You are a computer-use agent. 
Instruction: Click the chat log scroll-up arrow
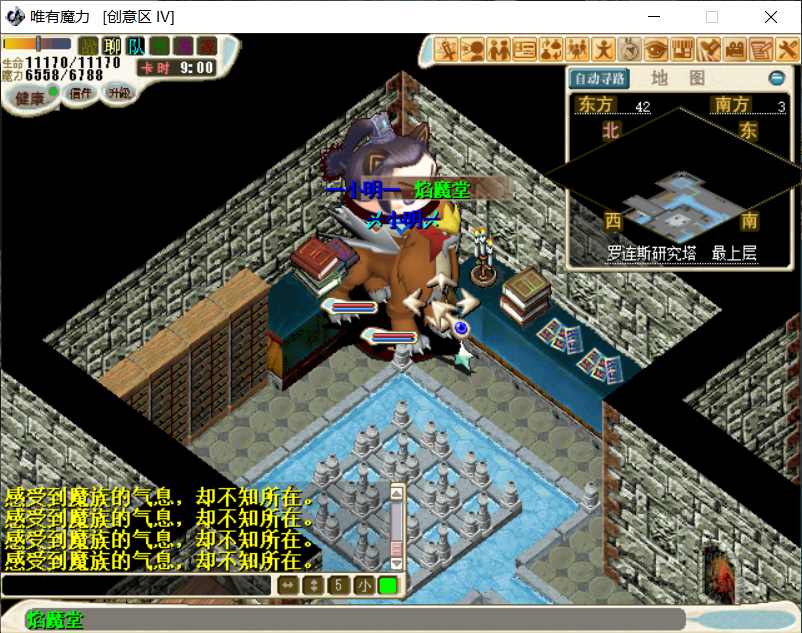click(397, 492)
